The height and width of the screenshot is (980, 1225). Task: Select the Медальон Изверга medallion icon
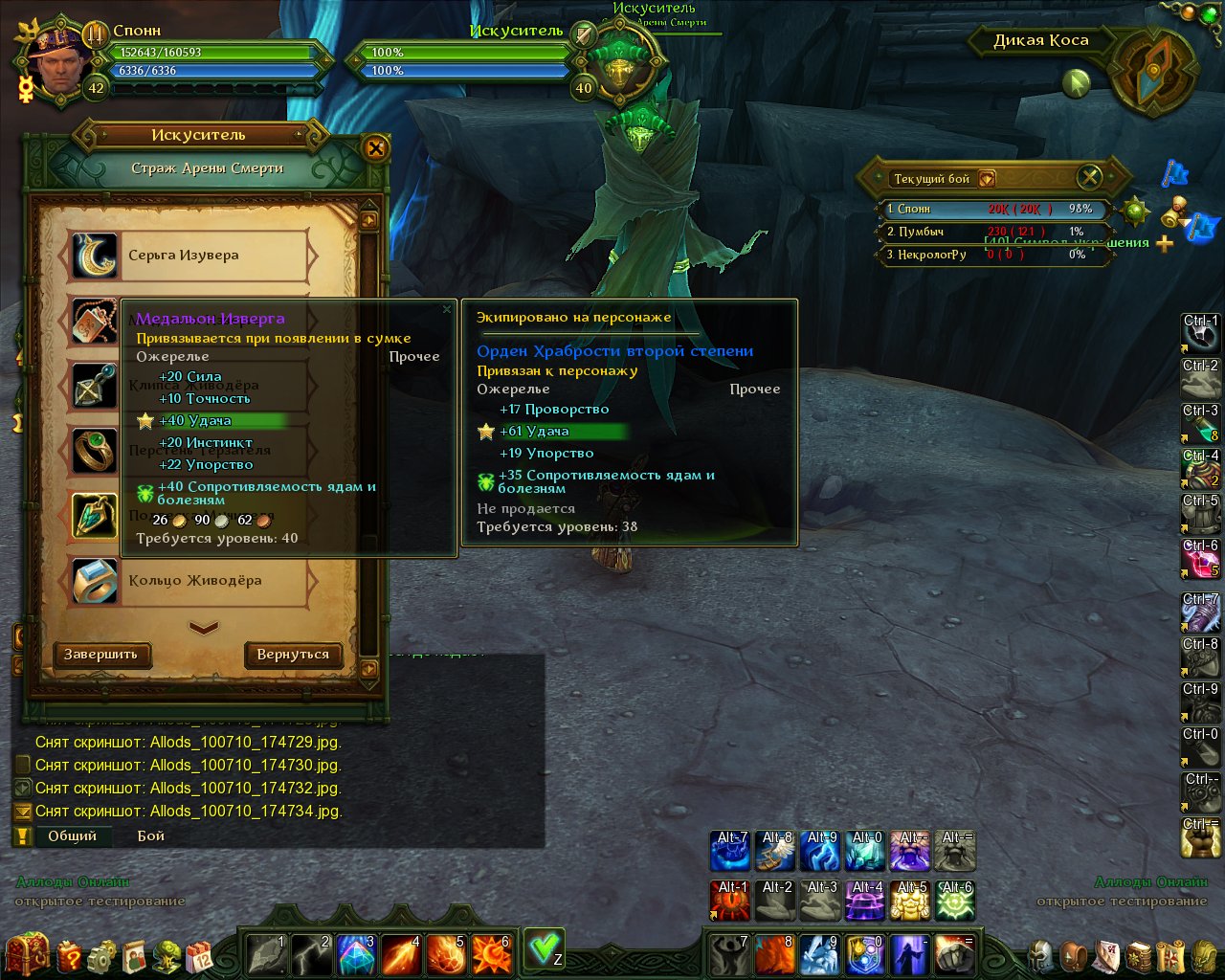(x=95, y=321)
